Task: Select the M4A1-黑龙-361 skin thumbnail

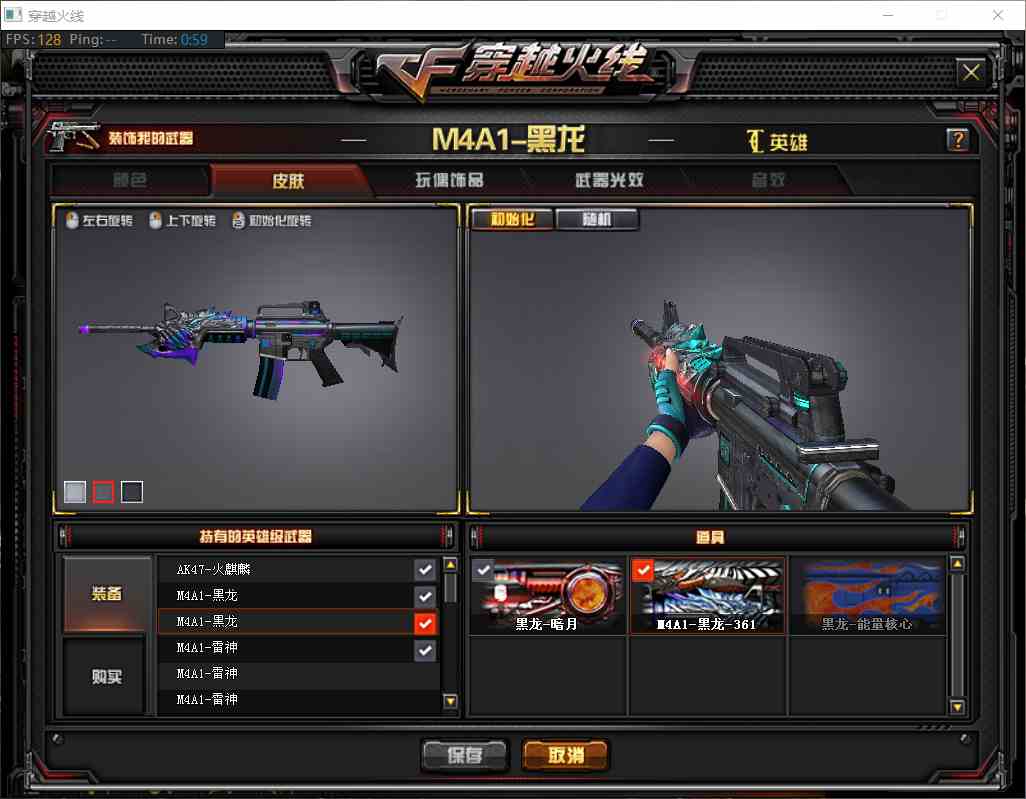Action: [x=707, y=596]
